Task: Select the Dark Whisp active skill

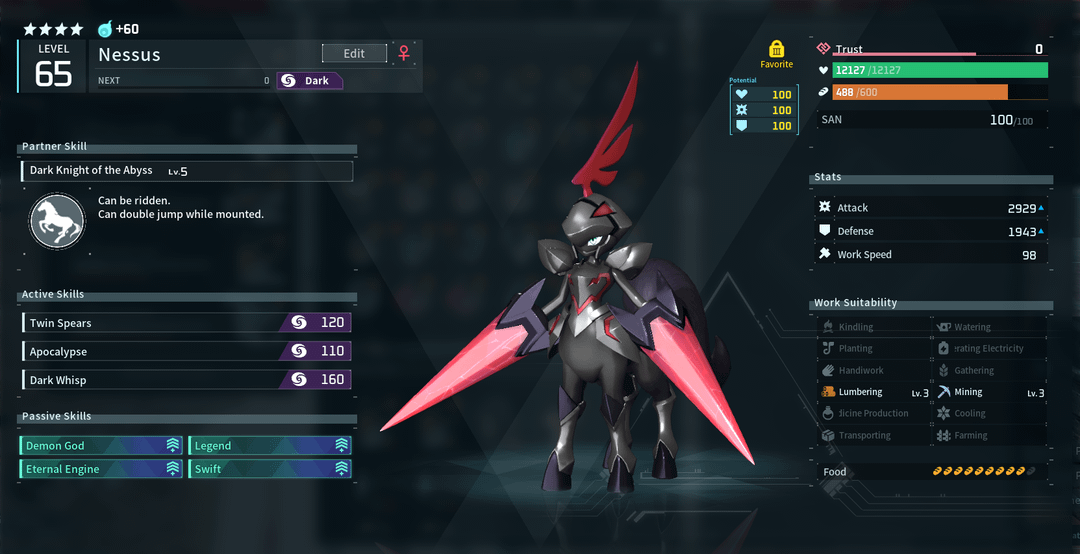Action: 186,380
